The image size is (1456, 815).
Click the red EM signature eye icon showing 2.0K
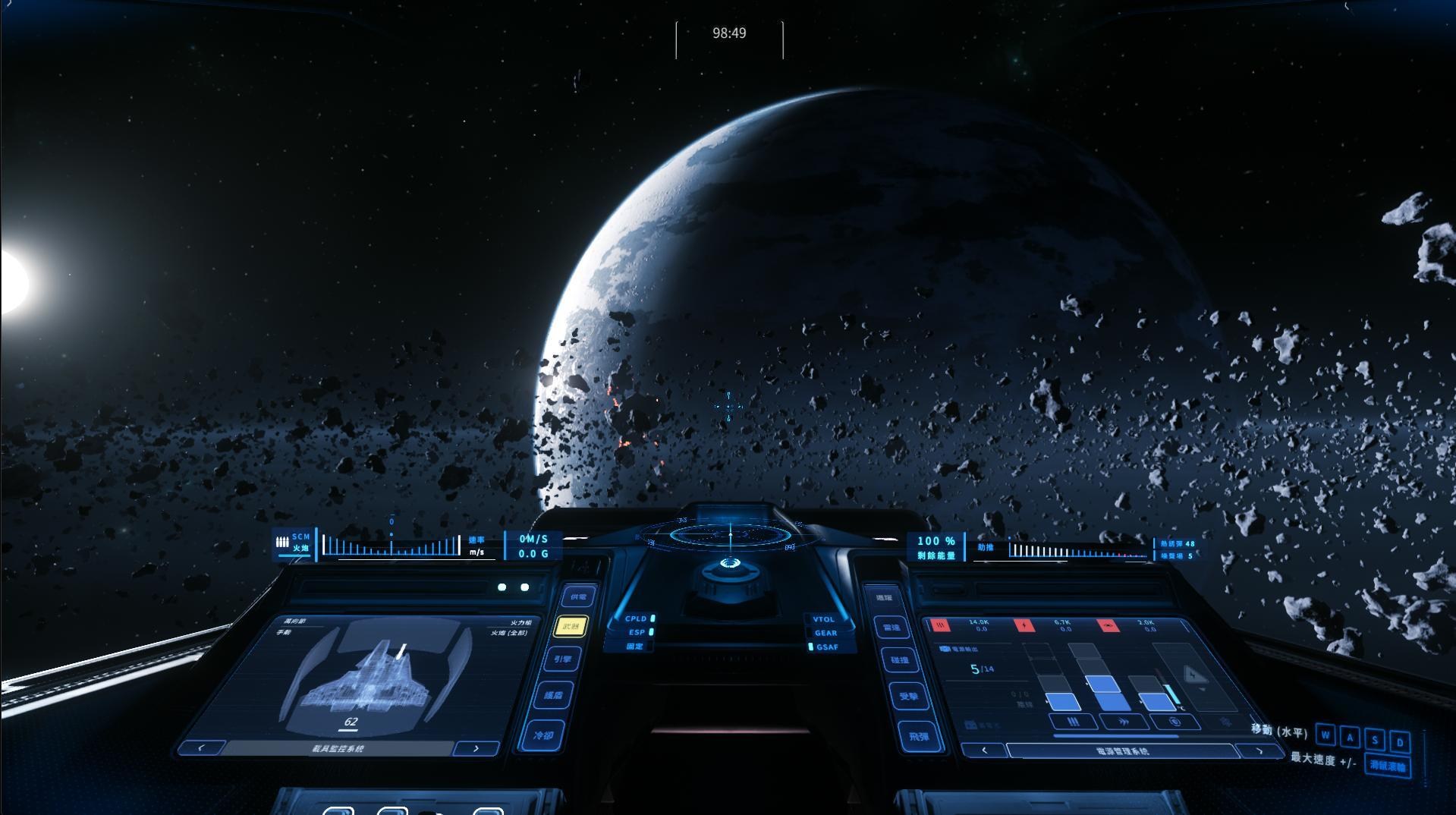click(1109, 625)
